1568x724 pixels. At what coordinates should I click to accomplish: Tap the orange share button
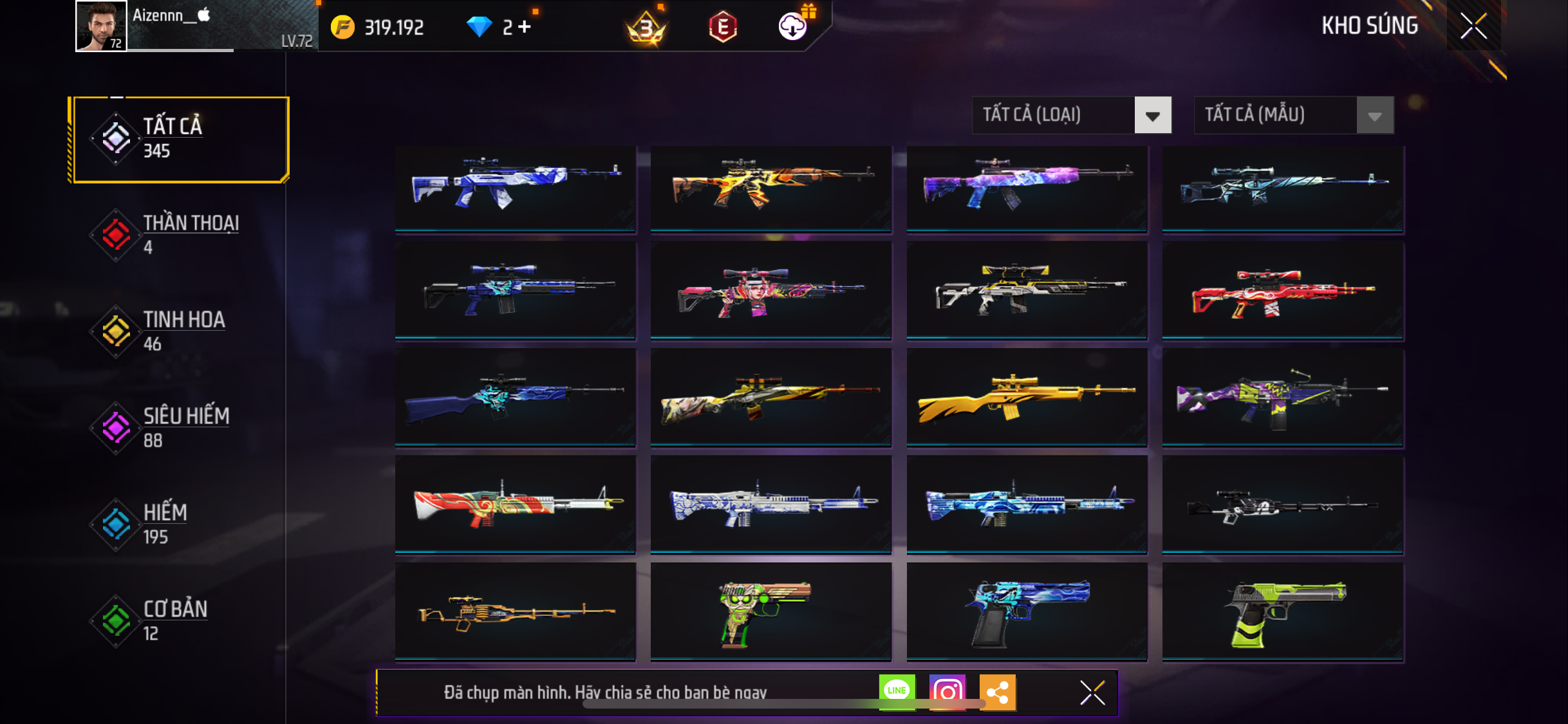coord(997,692)
